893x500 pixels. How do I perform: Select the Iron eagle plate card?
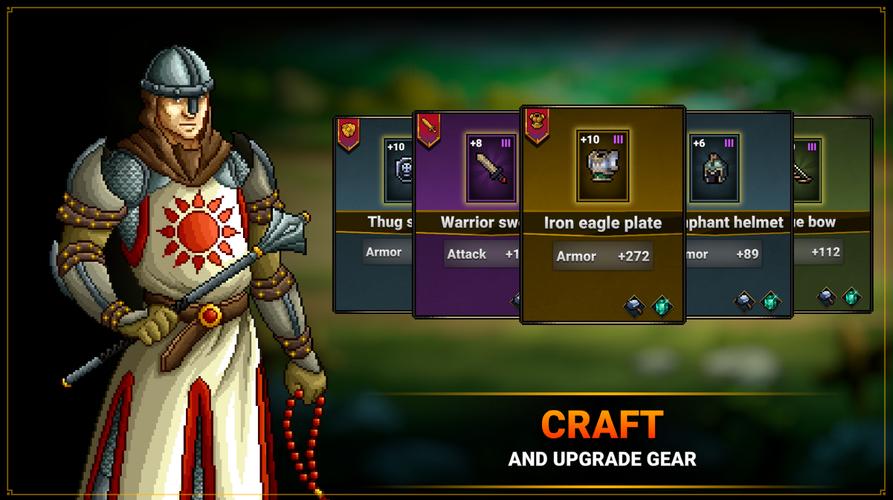(603, 215)
